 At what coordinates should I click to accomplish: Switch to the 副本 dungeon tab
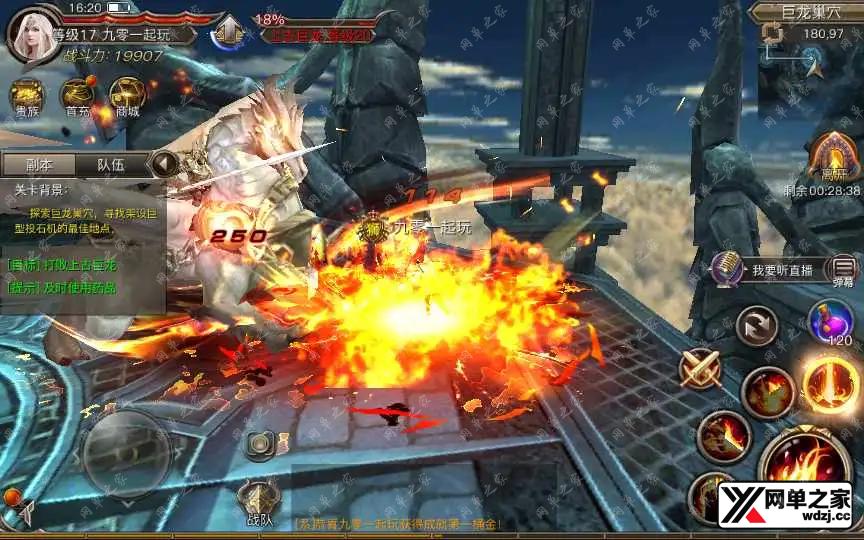[x=38, y=164]
